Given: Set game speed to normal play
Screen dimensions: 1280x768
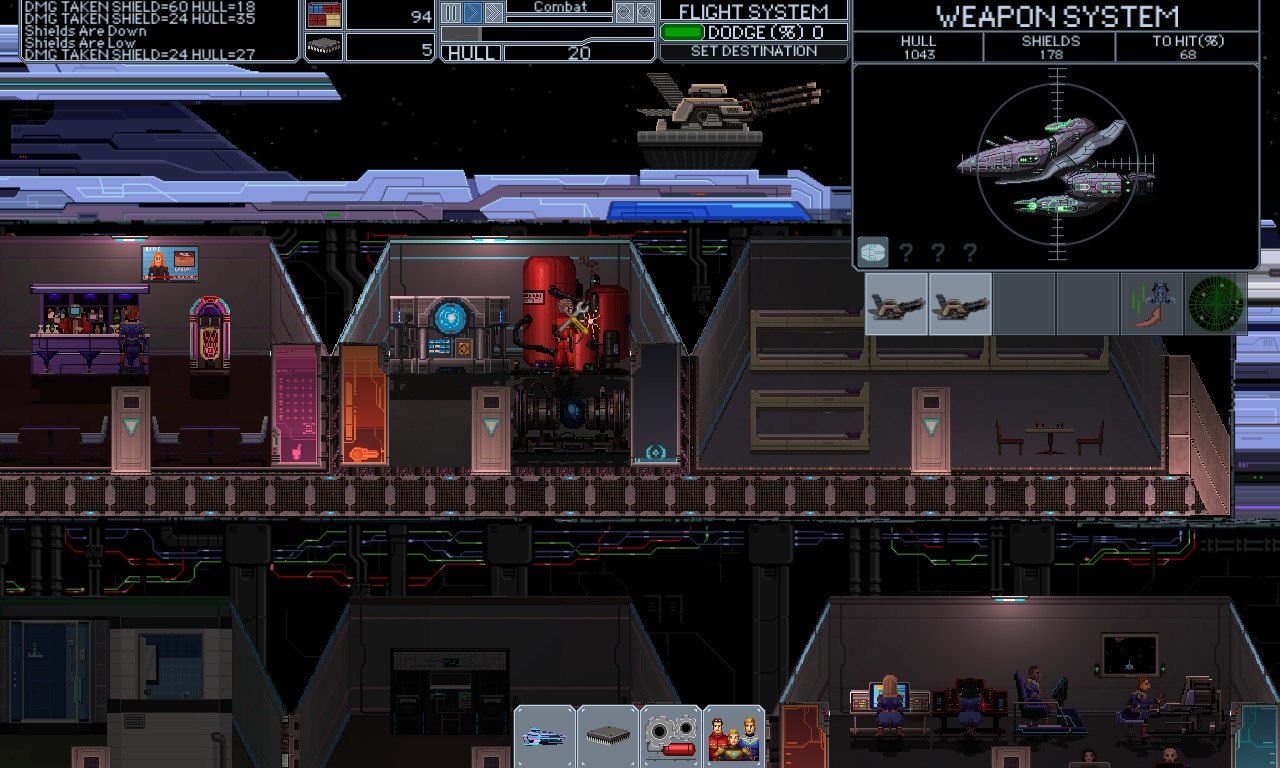Looking at the screenshot, I should pyautogui.click(x=473, y=13).
